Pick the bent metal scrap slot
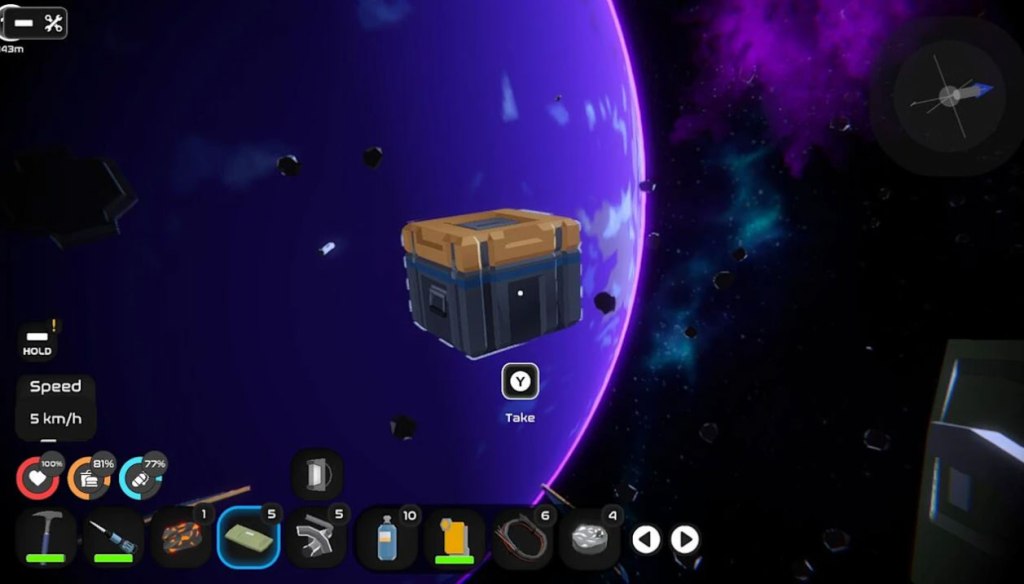 pyautogui.click(x=318, y=538)
